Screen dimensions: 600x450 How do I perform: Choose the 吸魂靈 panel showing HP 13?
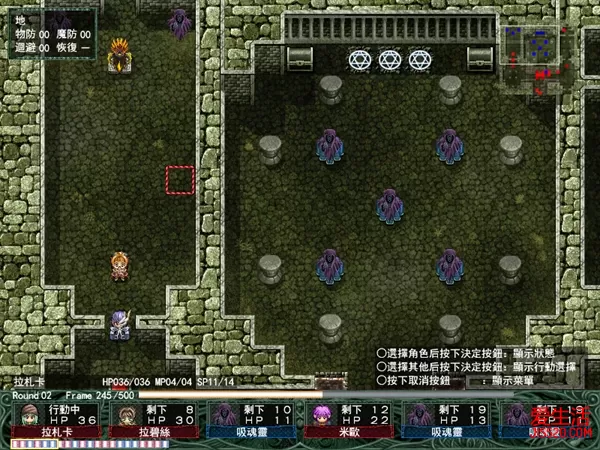(x=447, y=421)
